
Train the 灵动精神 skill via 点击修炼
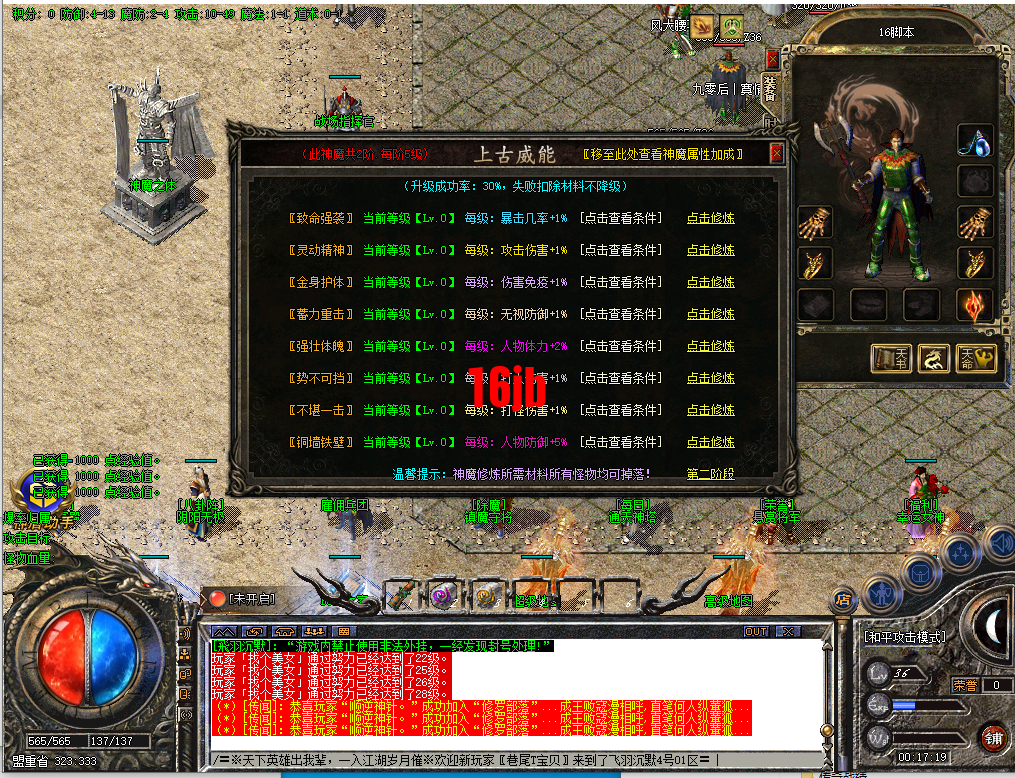click(710, 251)
